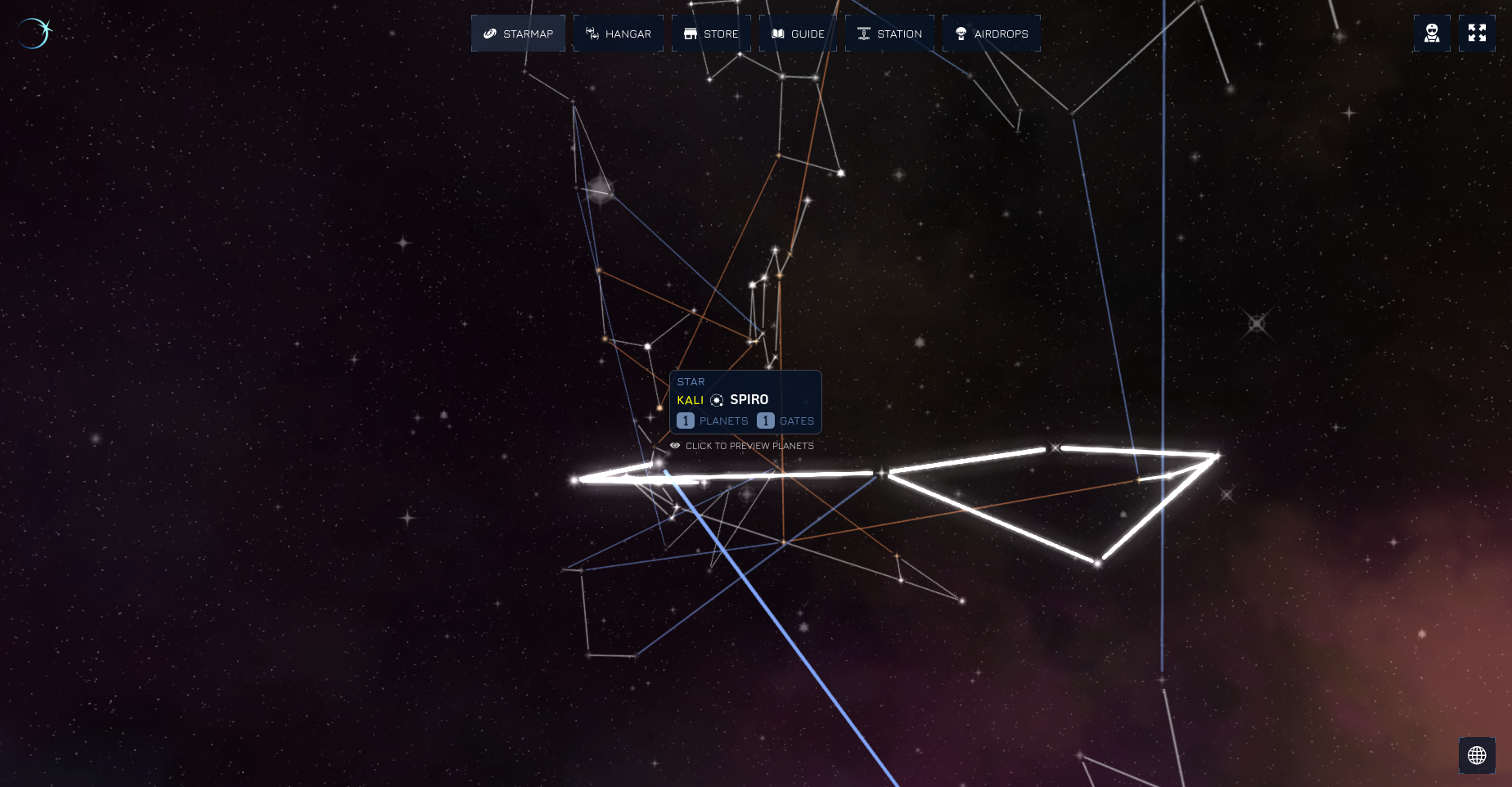This screenshot has width=1512, height=787.
Task: Open the Starmap tab
Action: coord(518,34)
